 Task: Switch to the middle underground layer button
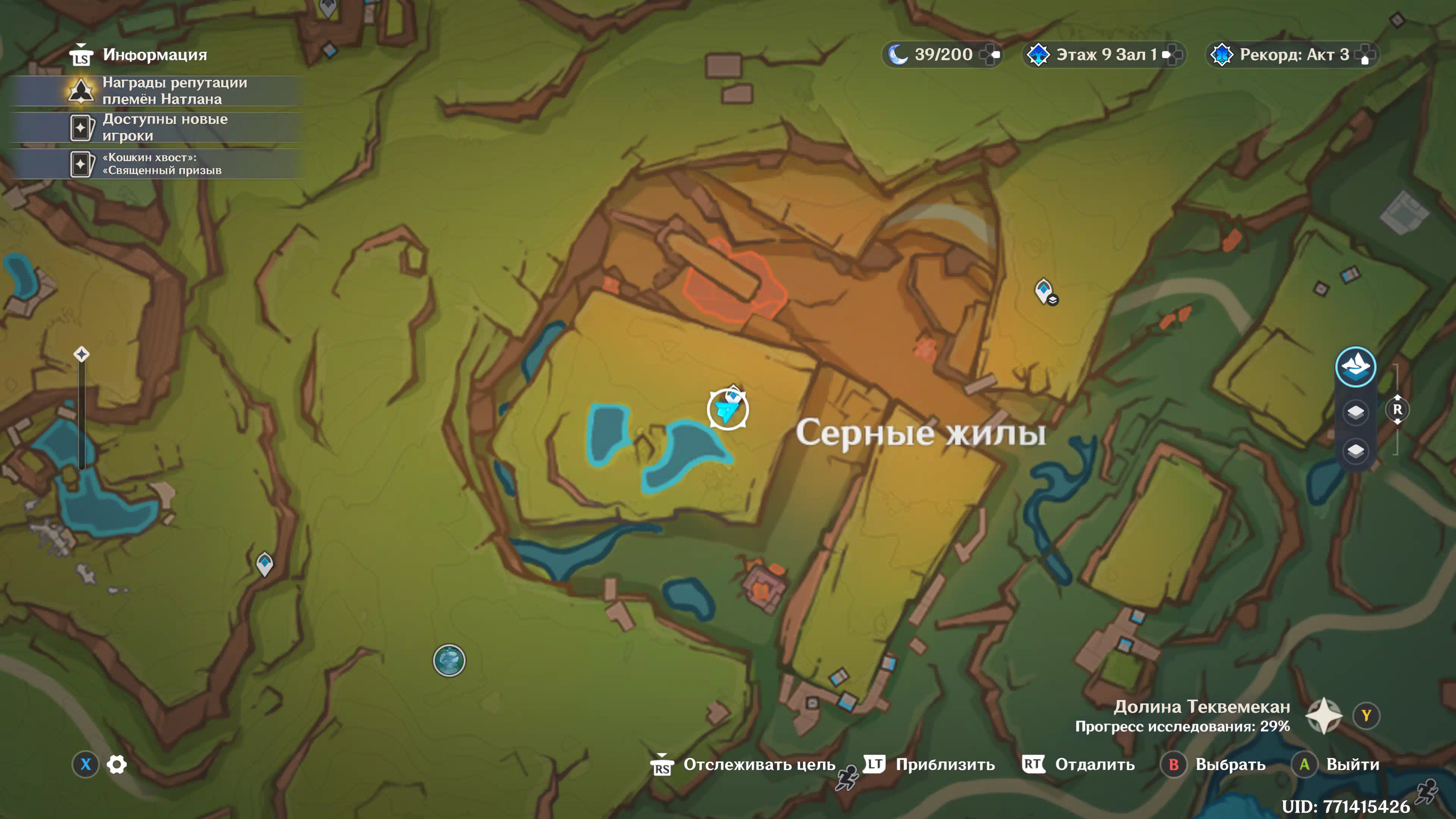1355,411
